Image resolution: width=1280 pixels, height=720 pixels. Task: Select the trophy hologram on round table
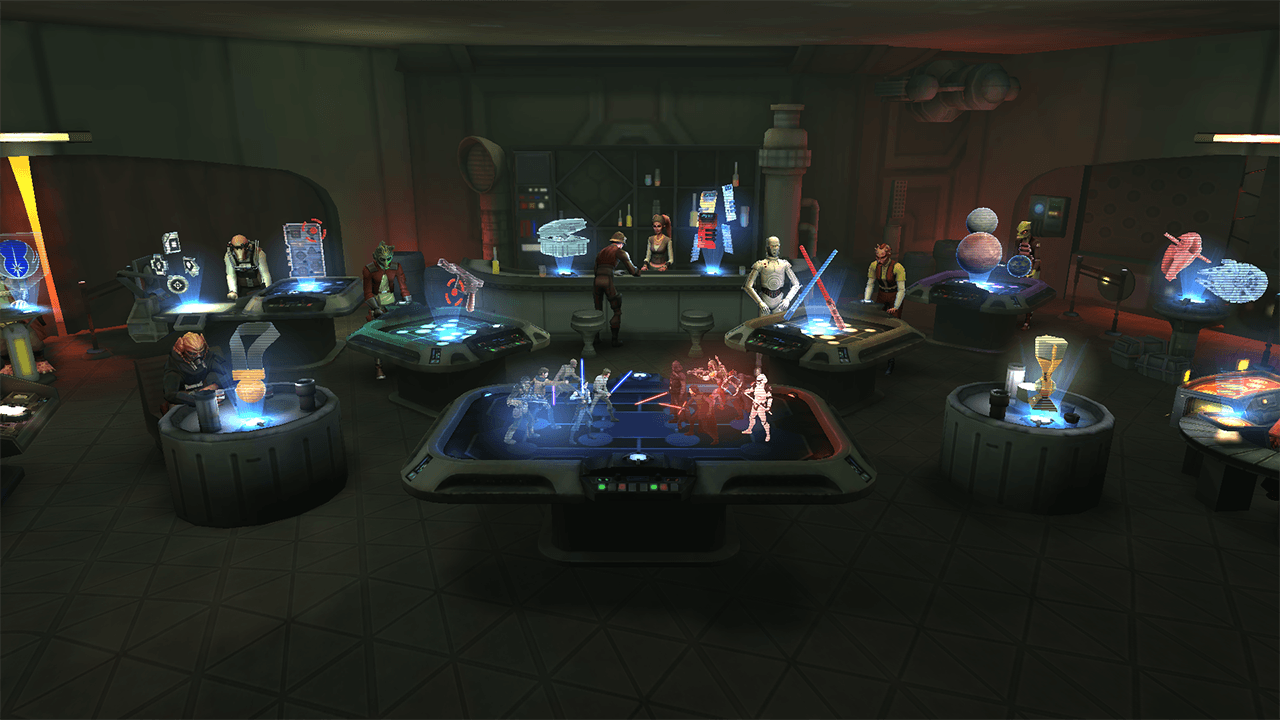1045,373
